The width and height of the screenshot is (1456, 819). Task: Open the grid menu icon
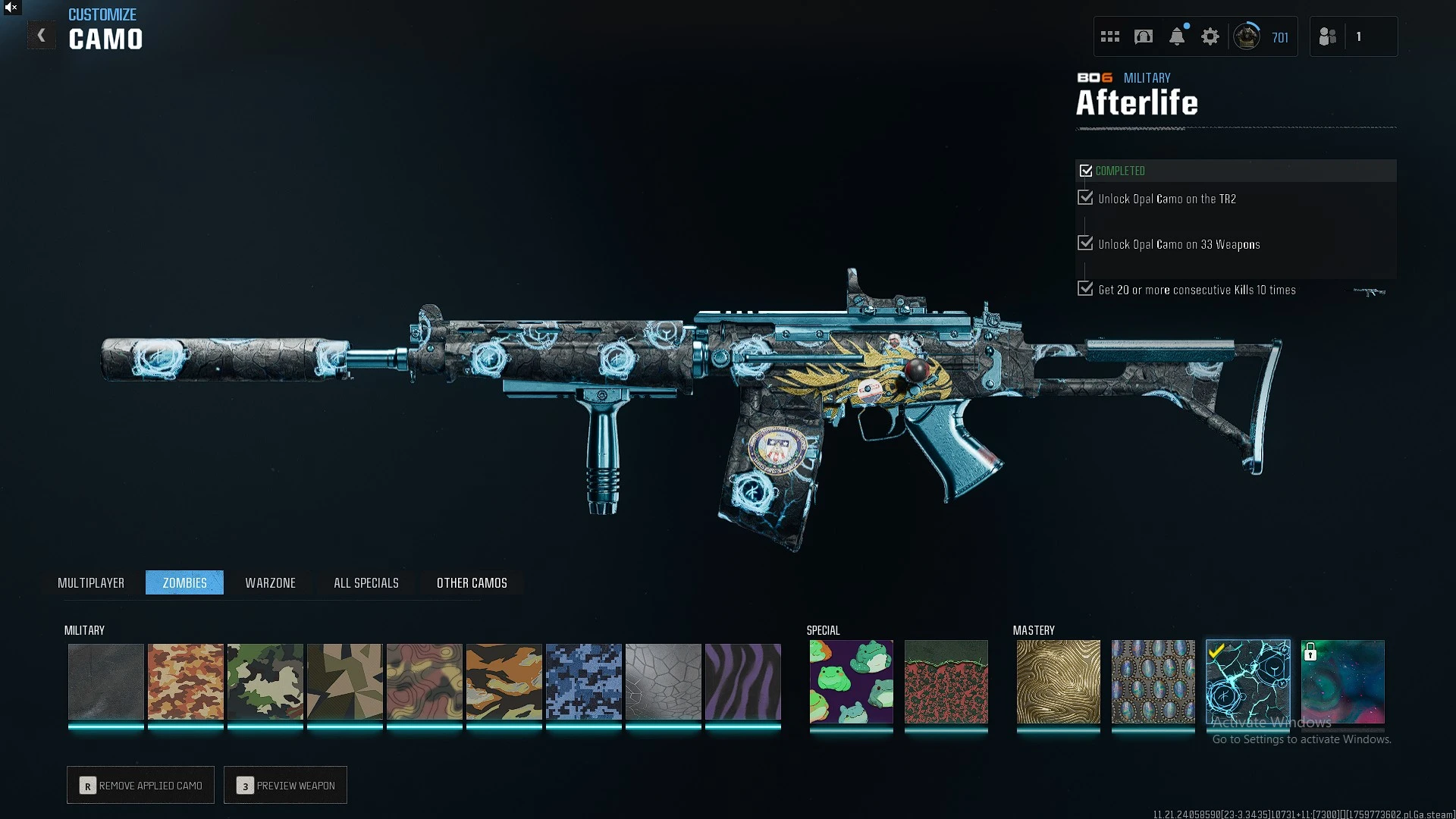pos(1110,36)
